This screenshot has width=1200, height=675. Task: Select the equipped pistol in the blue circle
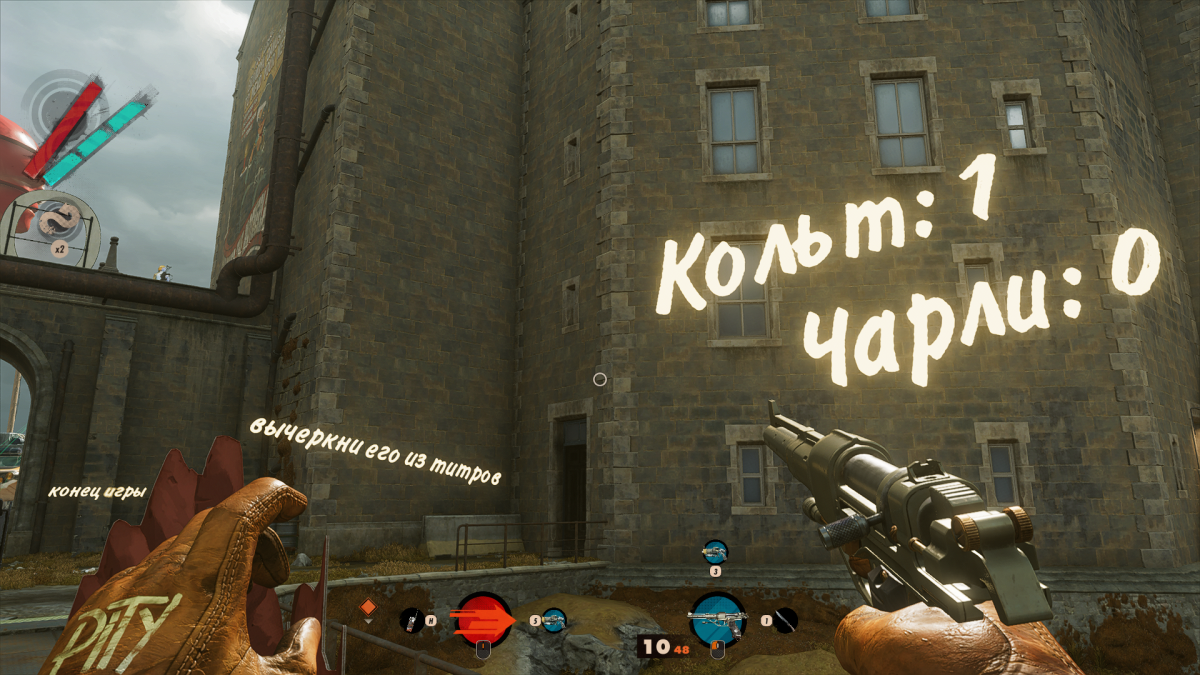coord(716,617)
